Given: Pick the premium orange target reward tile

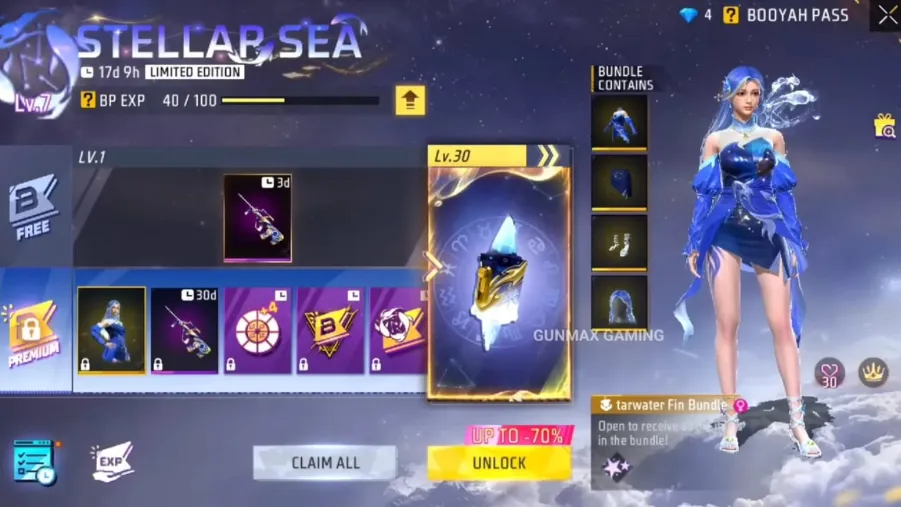Looking at the screenshot, I should pyautogui.click(x=257, y=331).
